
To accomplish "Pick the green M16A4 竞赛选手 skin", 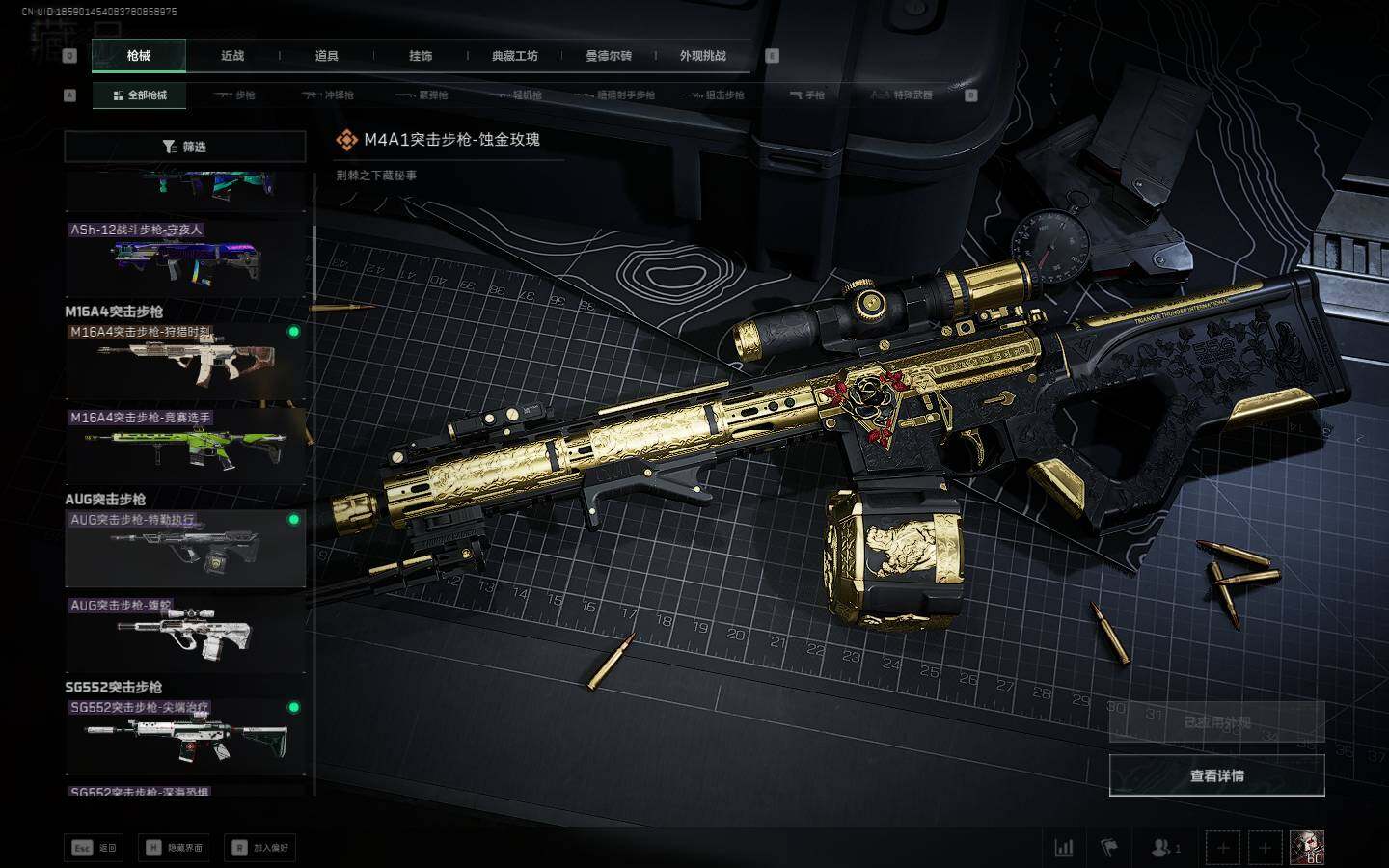I will [x=185, y=446].
